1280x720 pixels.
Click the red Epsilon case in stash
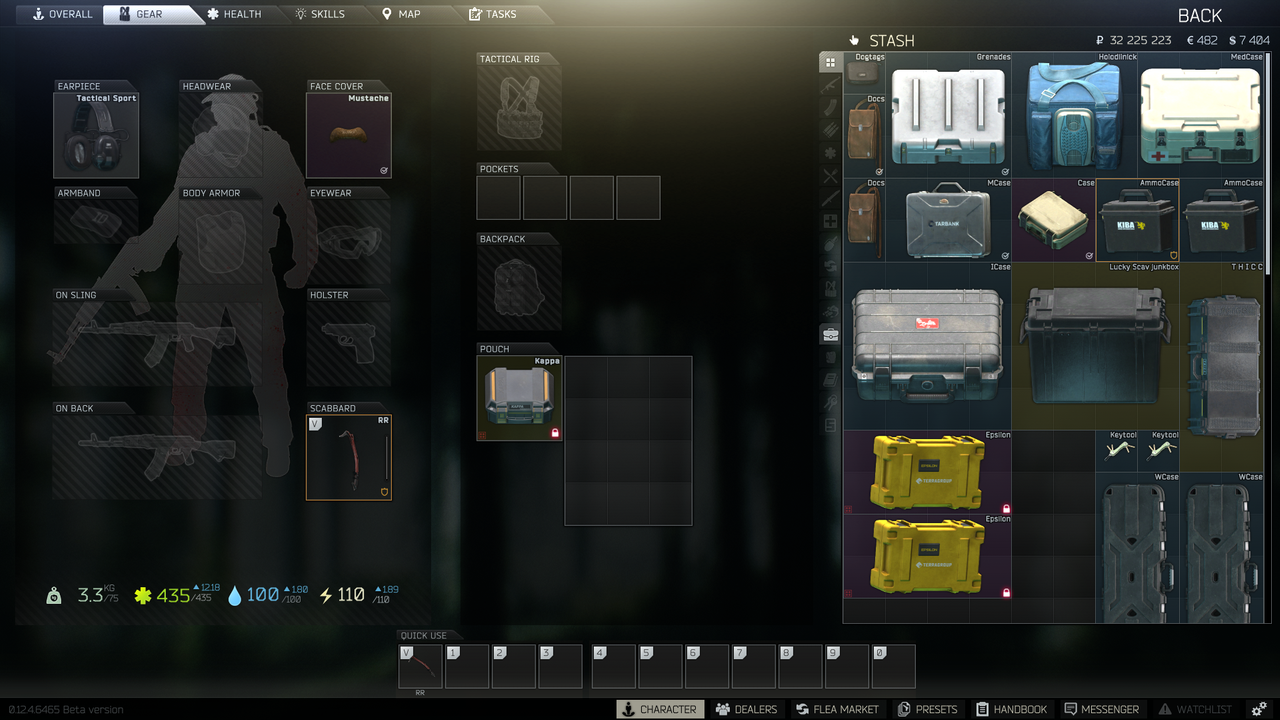coord(927,470)
